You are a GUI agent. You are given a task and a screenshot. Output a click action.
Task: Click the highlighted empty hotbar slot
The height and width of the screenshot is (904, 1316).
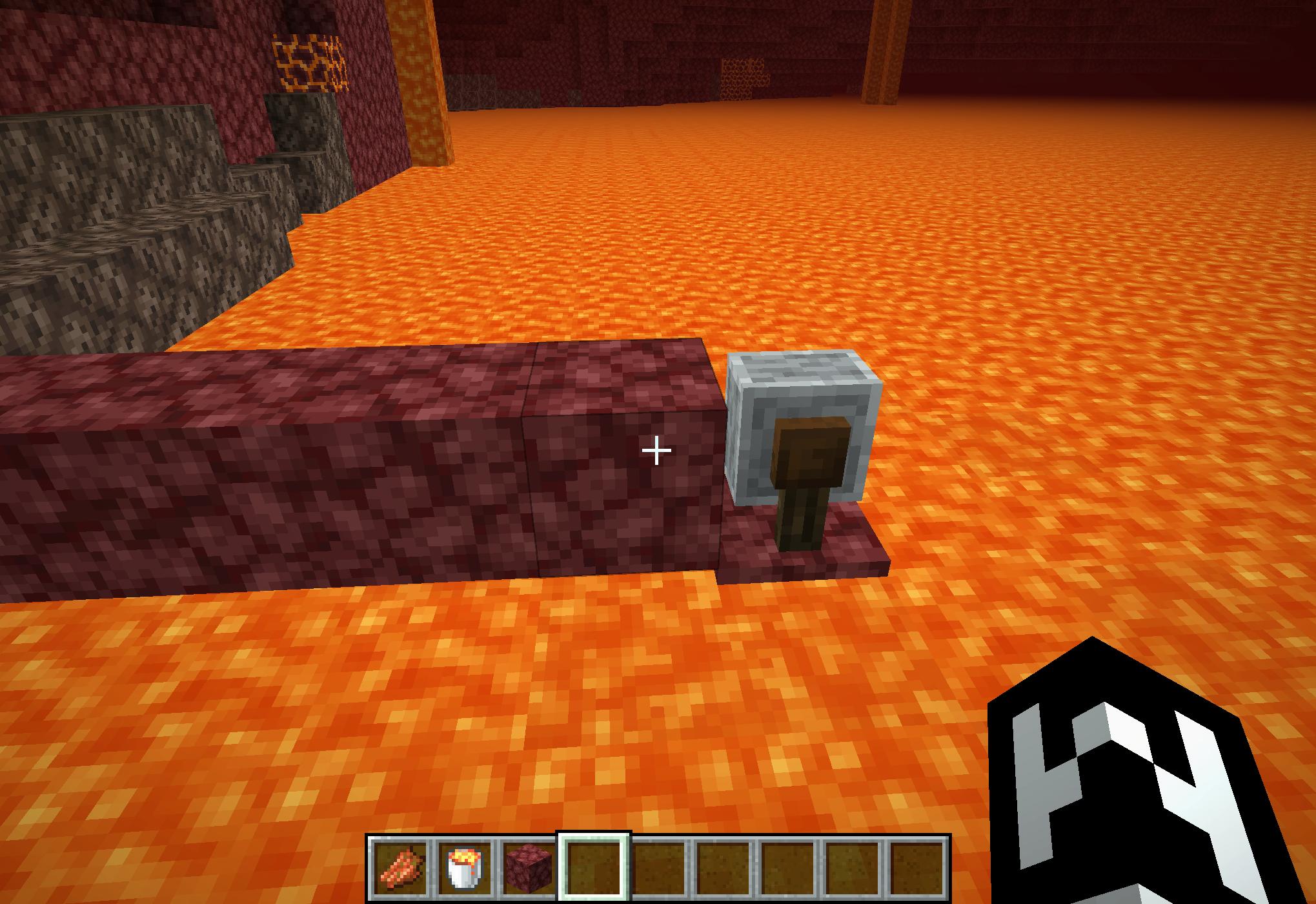tap(594, 867)
